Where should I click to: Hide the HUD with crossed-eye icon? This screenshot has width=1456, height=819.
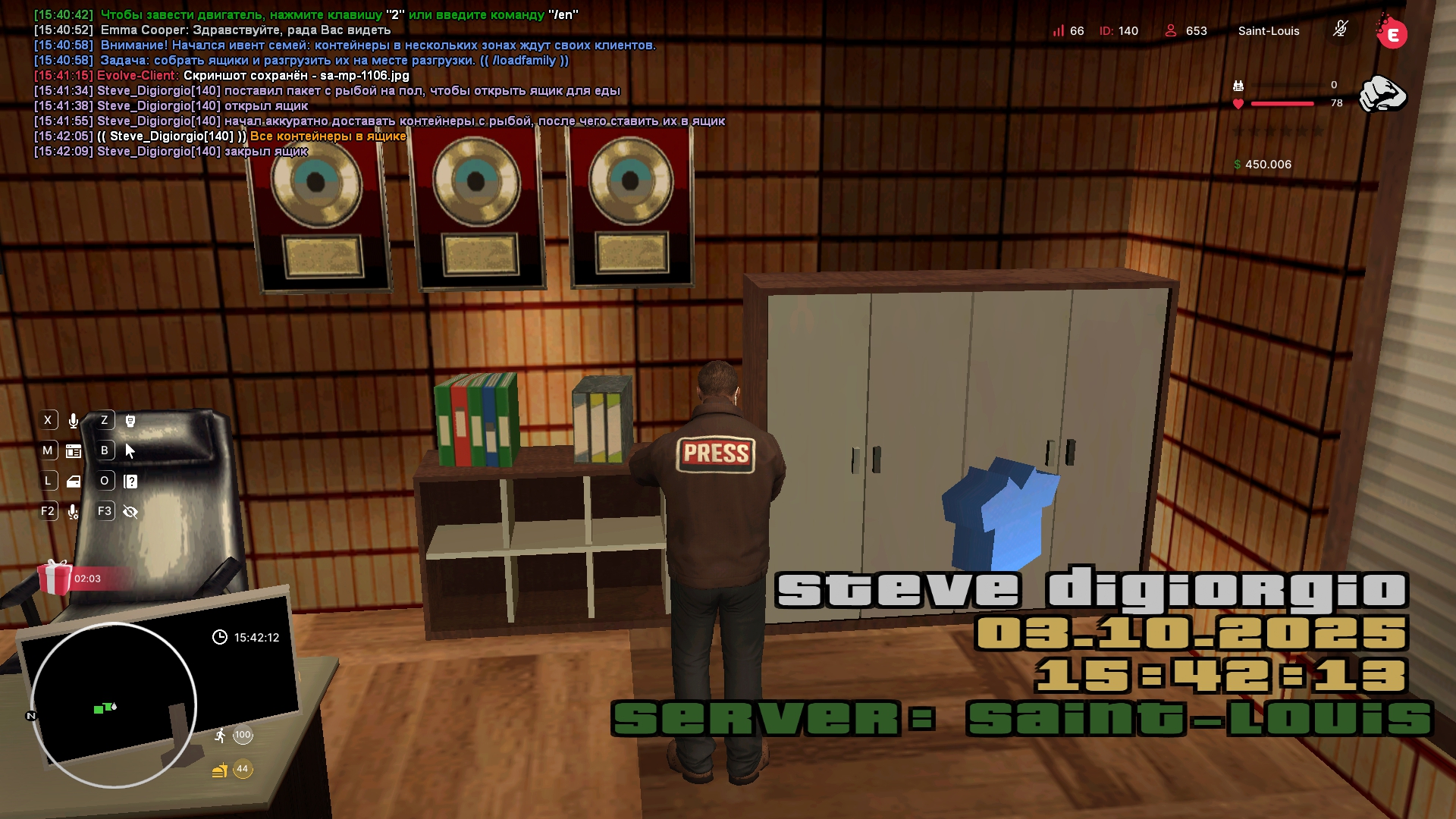[x=130, y=512]
